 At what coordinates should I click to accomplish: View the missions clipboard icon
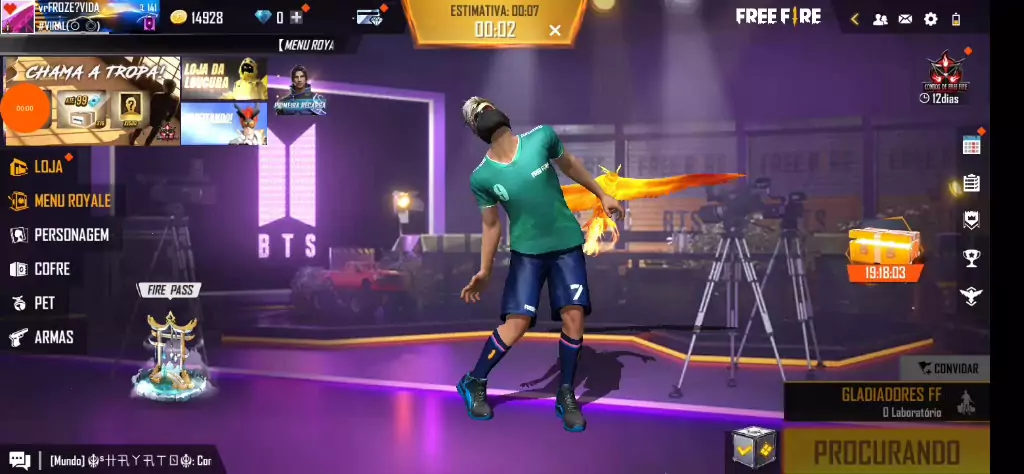[x=971, y=183]
